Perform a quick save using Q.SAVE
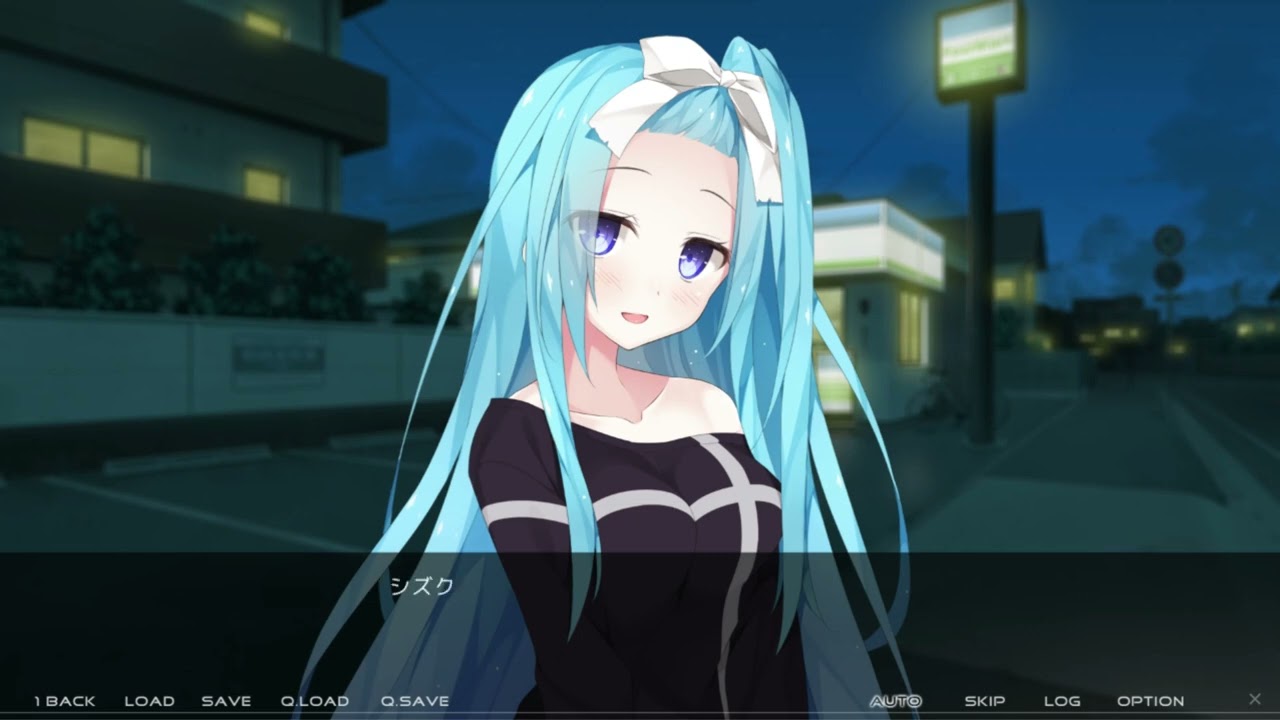This screenshot has height=720, width=1280. 414,701
